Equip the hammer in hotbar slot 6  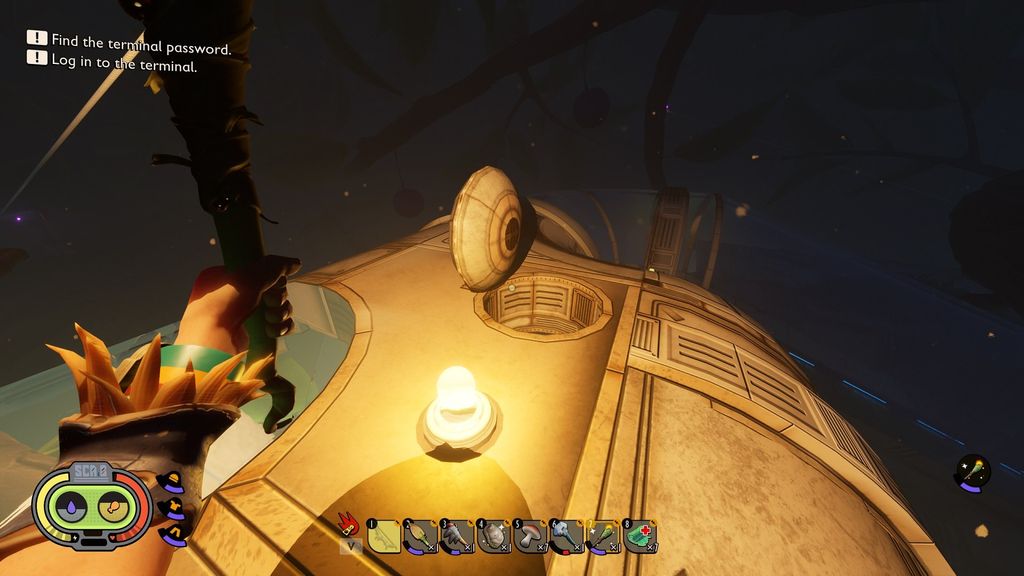tap(566, 537)
